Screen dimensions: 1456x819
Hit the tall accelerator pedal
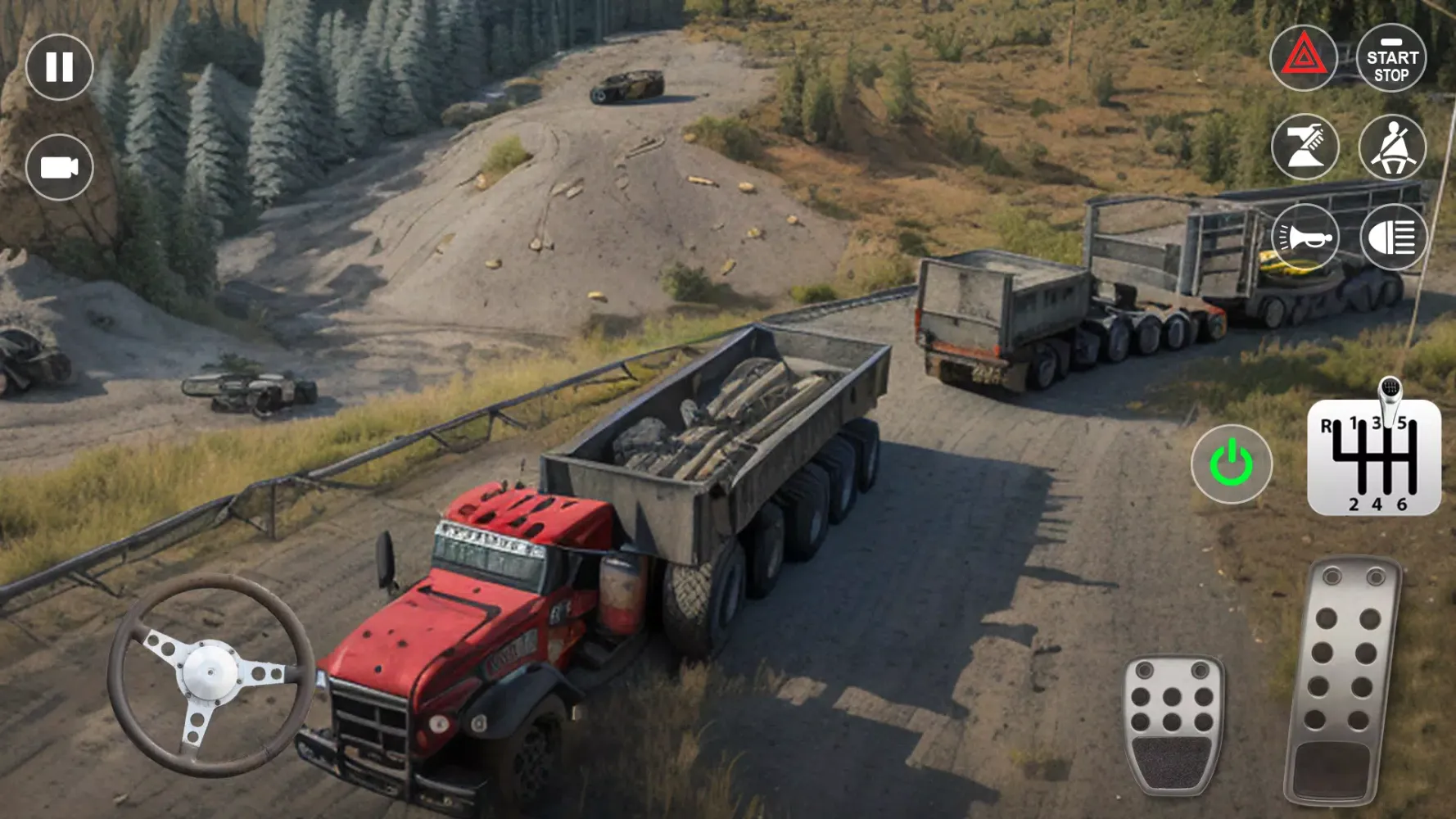click(1341, 680)
